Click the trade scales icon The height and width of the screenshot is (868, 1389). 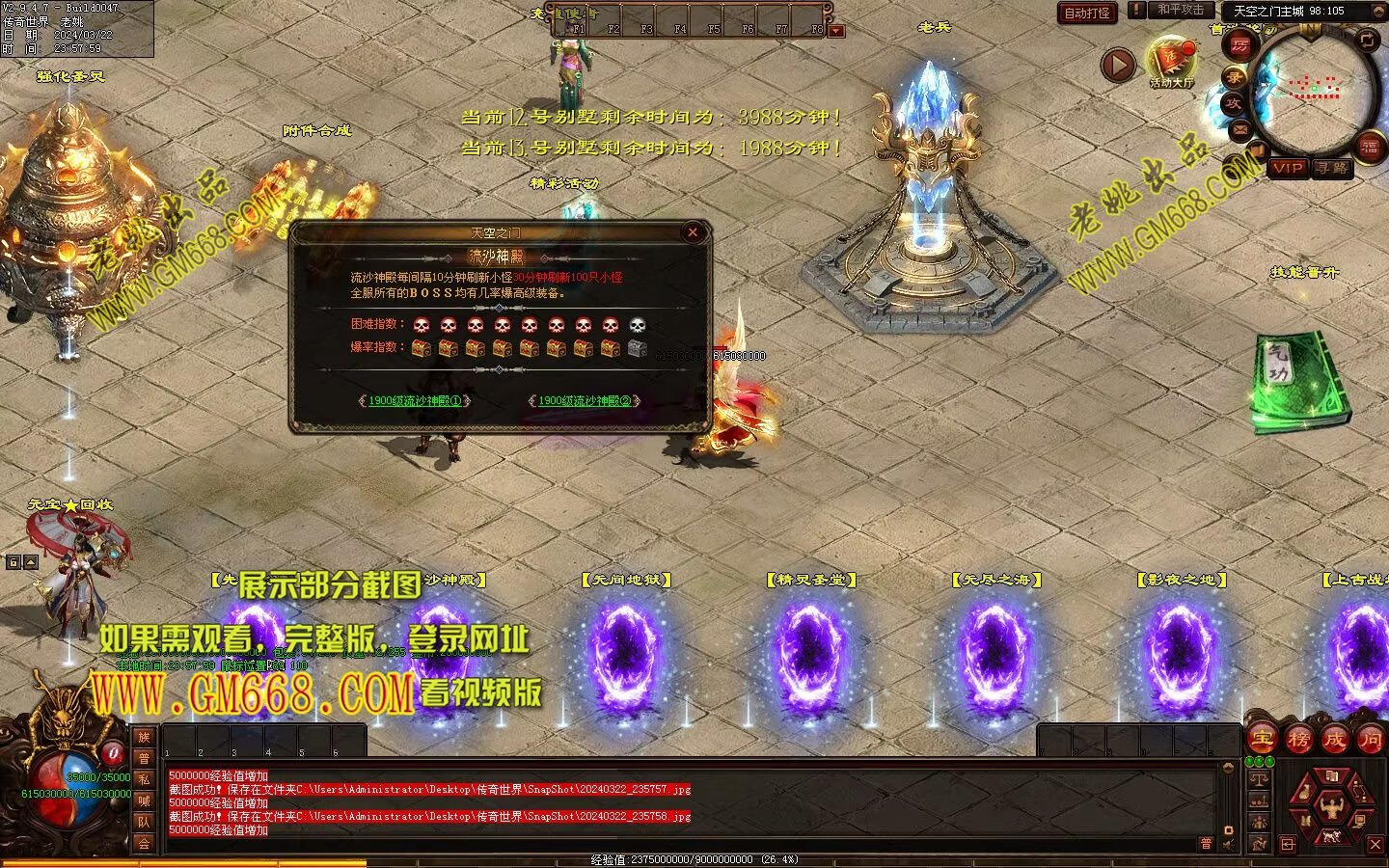pos(1259,778)
